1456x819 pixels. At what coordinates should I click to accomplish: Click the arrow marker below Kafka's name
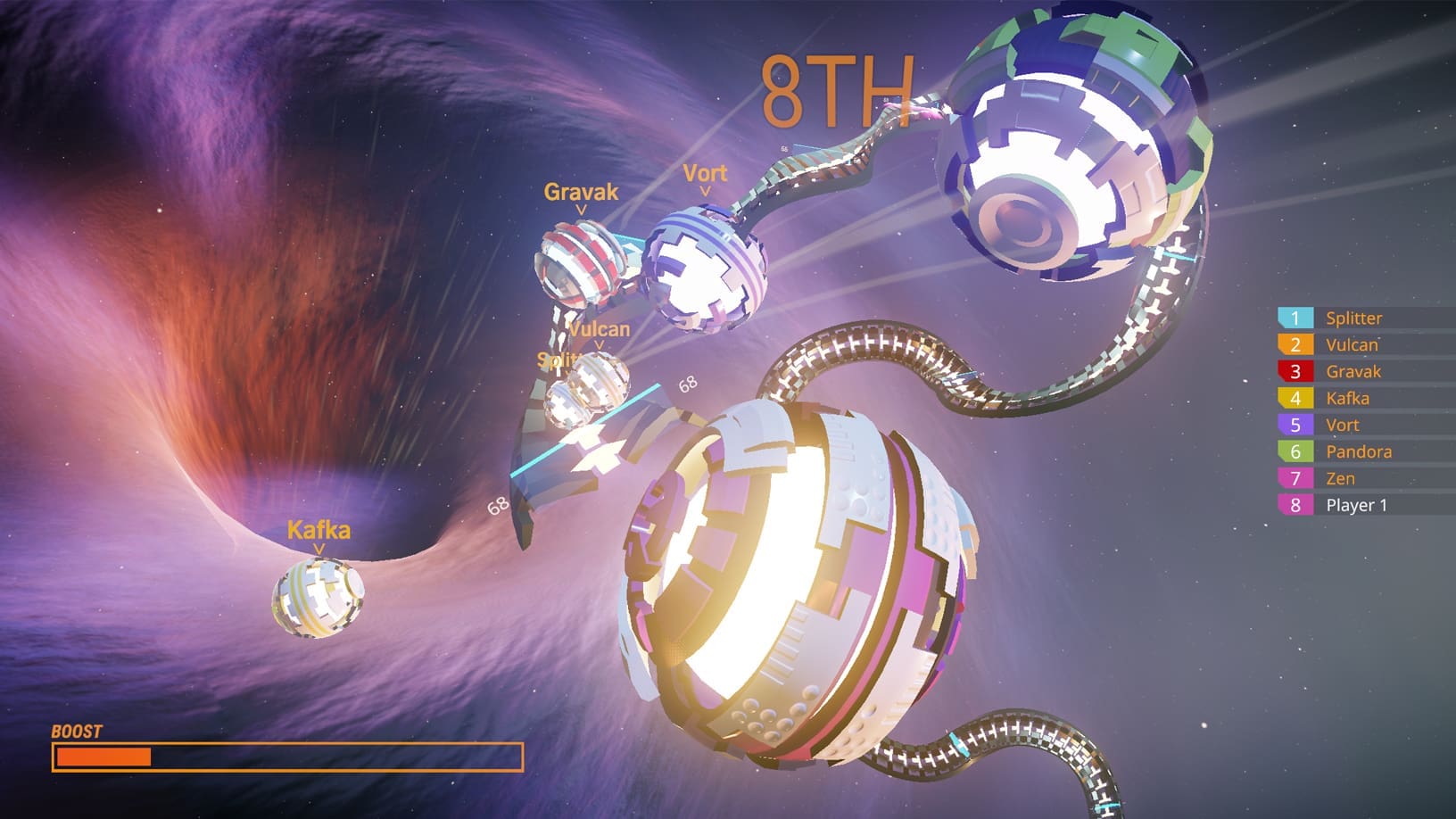click(319, 550)
